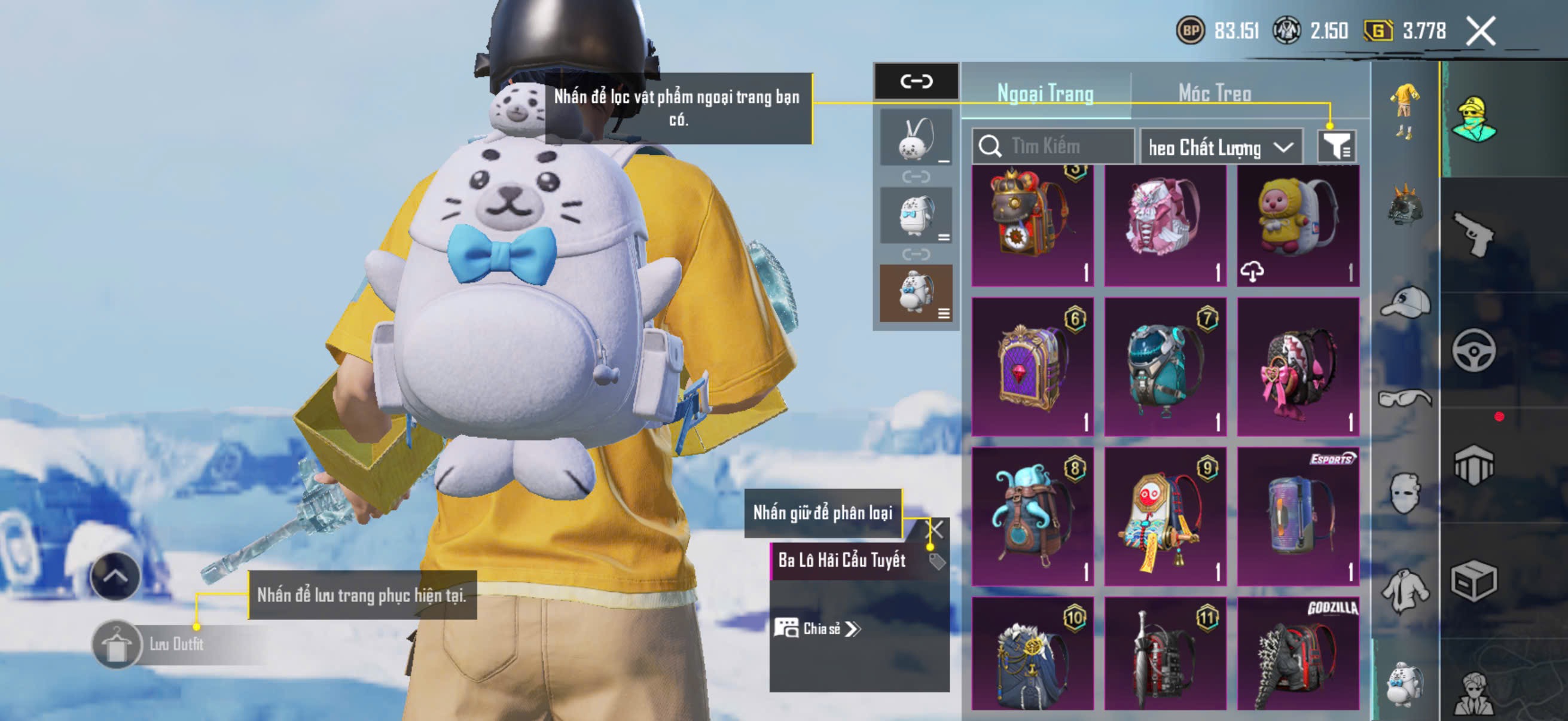Switch to the Móc Treo tab

point(1215,93)
